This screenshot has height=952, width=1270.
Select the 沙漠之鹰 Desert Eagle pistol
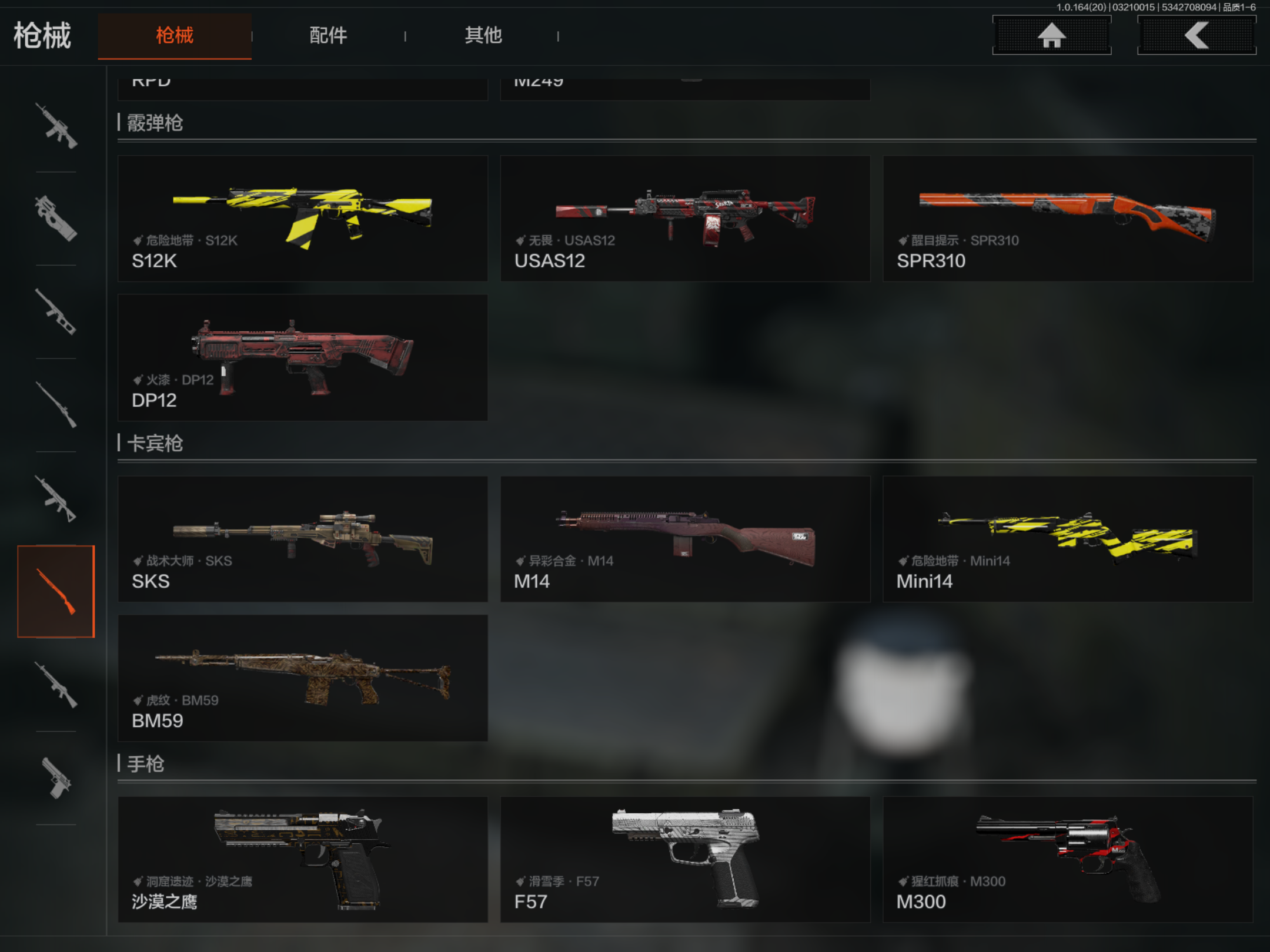click(x=302, y=859)
